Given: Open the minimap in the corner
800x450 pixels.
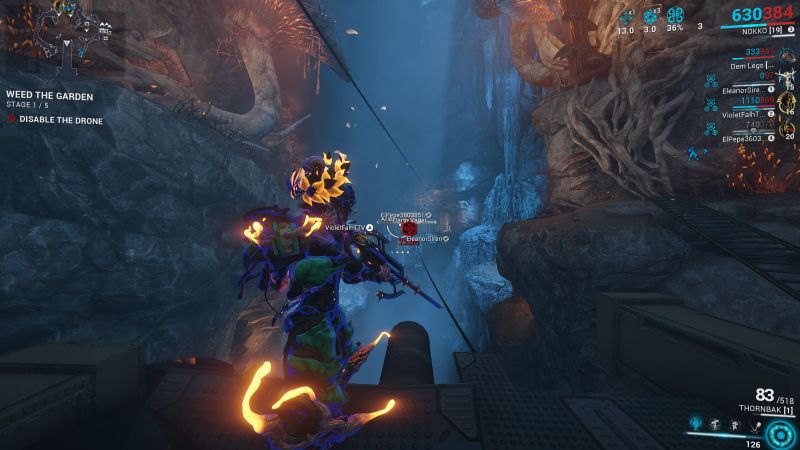Looking at the screenshot, I should click(62, 38).
